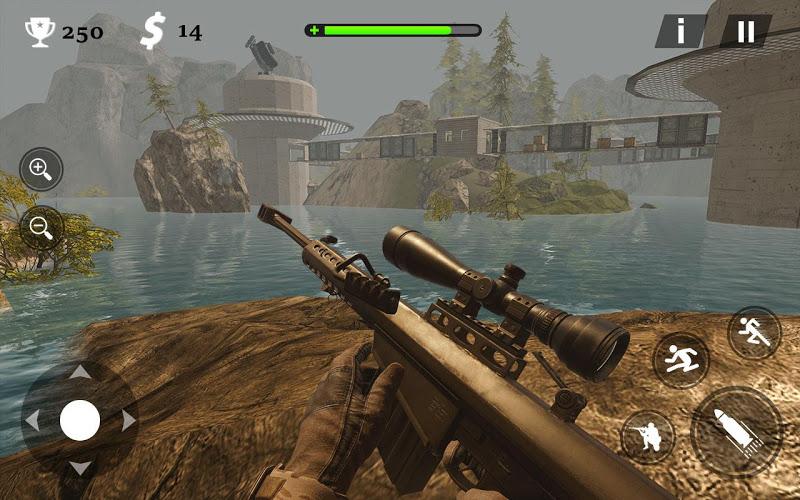The width and height of the screenshot is (800, 500).
Task: Tap the kneeling soldier aim button
Action: 647,436
